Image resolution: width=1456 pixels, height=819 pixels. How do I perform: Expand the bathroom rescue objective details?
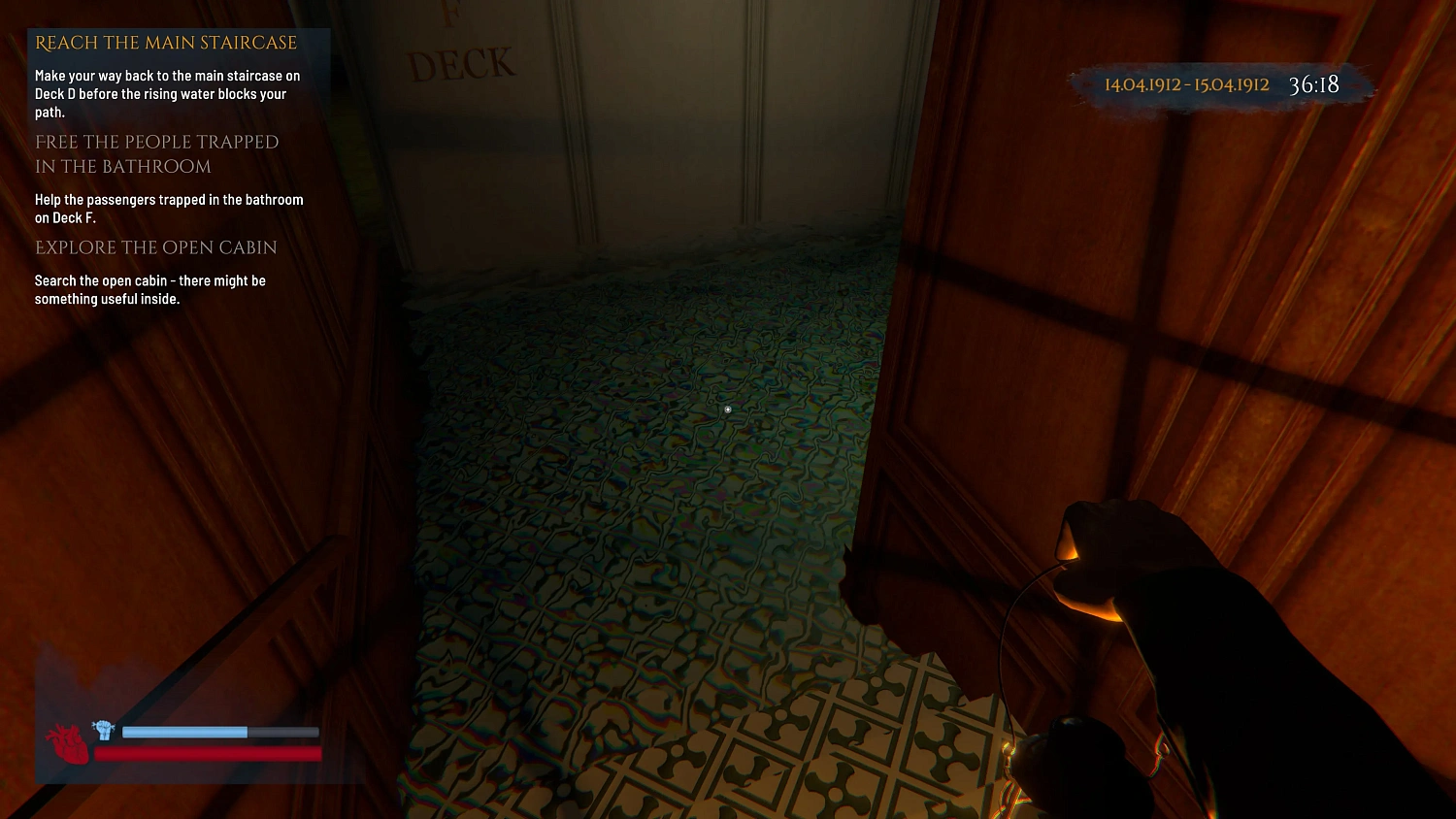coord(168,209)
